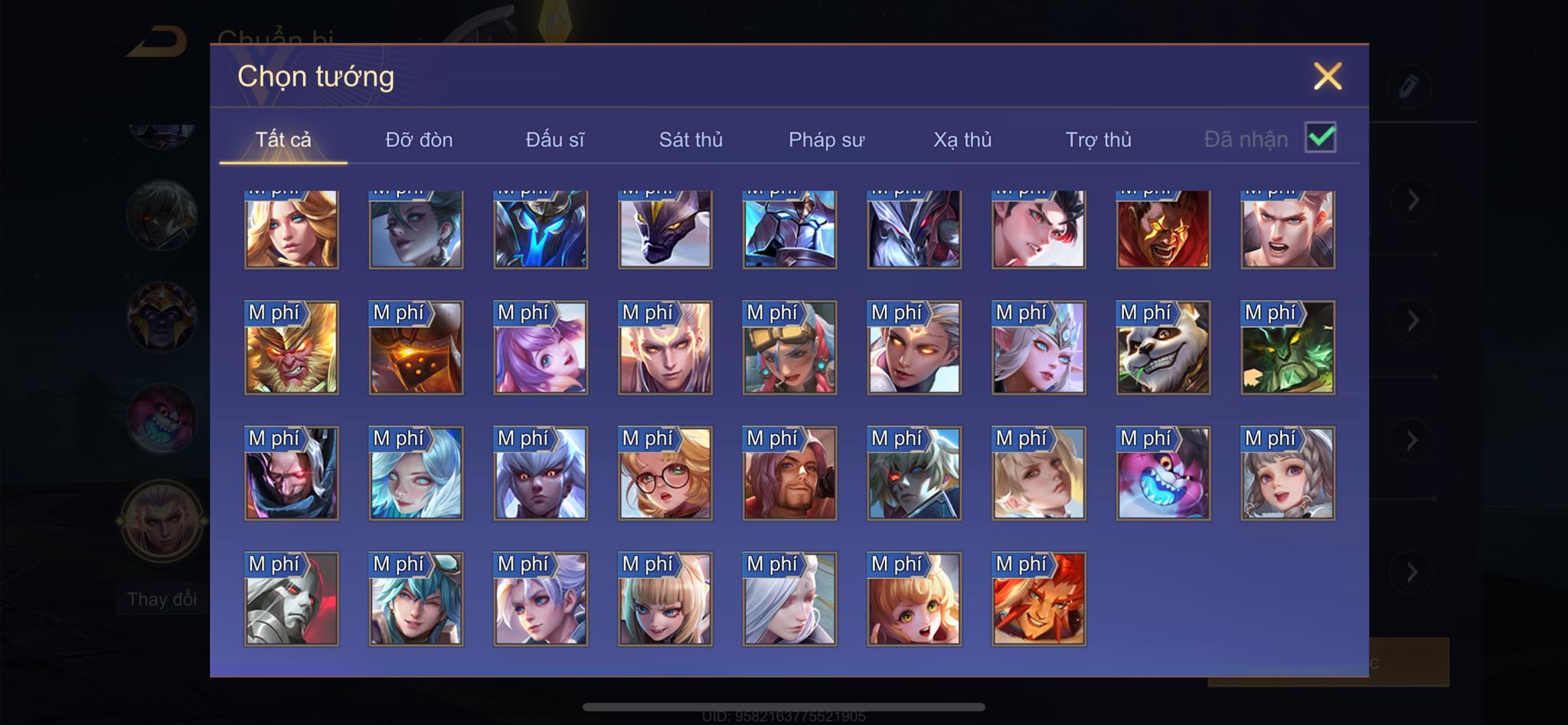Pick the blonde girl with round glasses
The width and height of the screenshot is (1568, 725).
(665, 474)
